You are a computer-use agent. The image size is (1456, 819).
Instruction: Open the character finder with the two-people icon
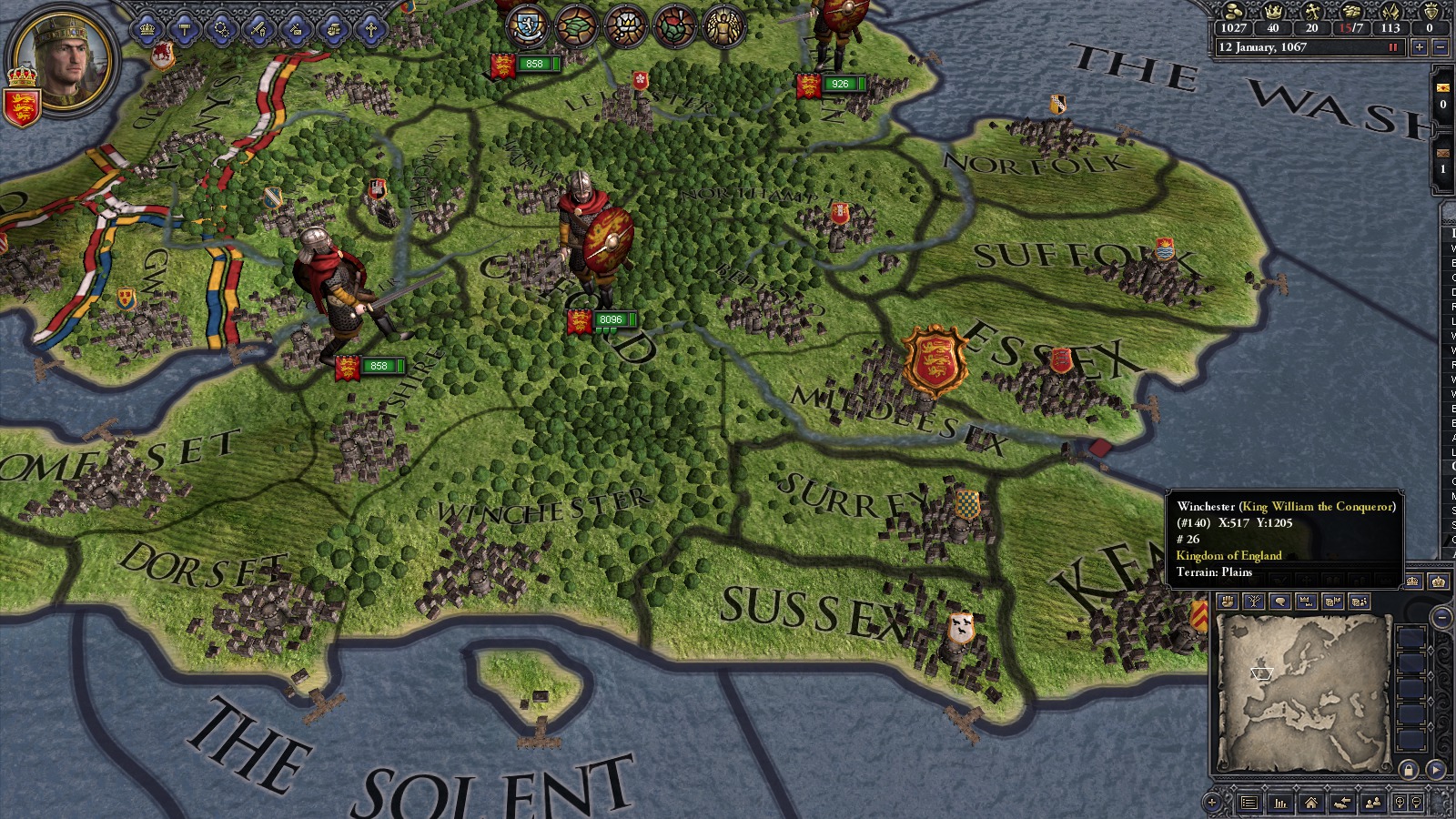click(1373, 803)
